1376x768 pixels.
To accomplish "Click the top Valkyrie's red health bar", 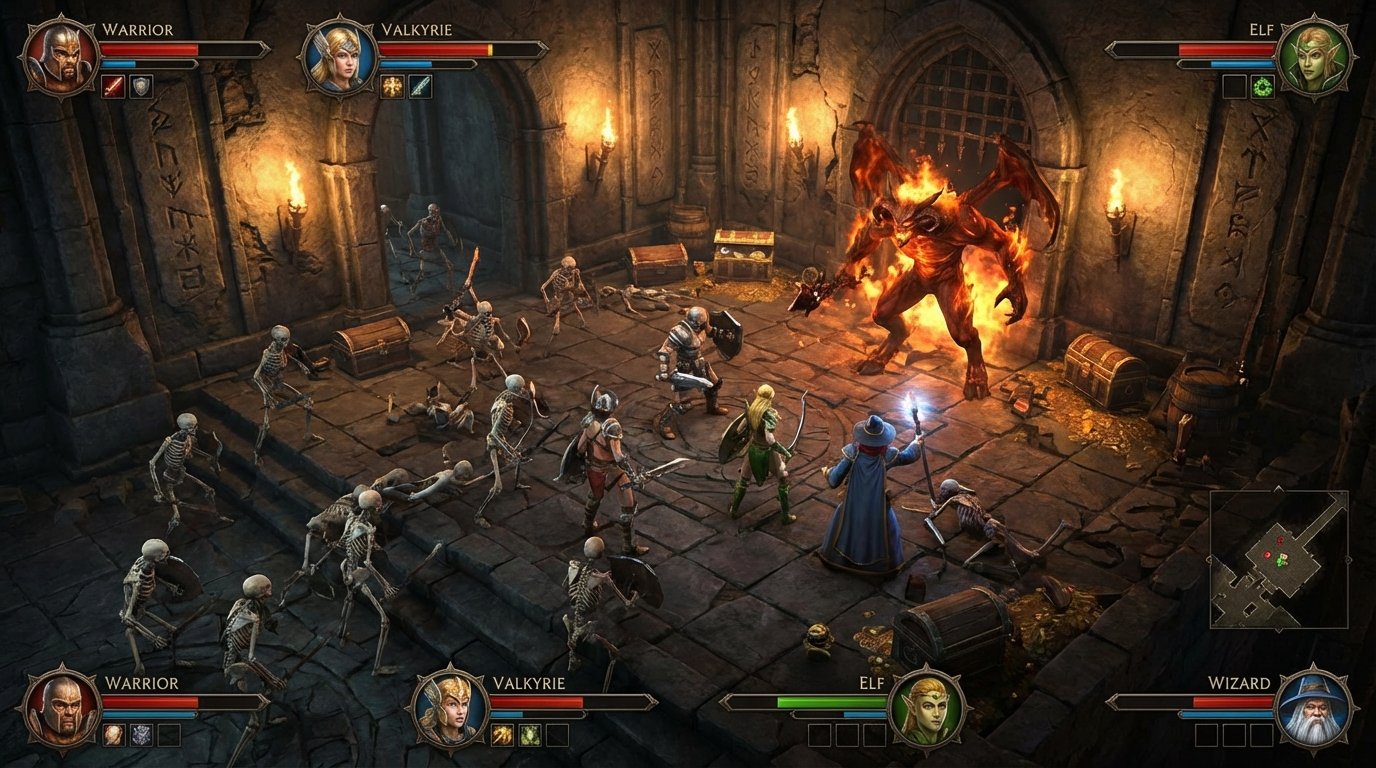I will [x=436, y=50].
